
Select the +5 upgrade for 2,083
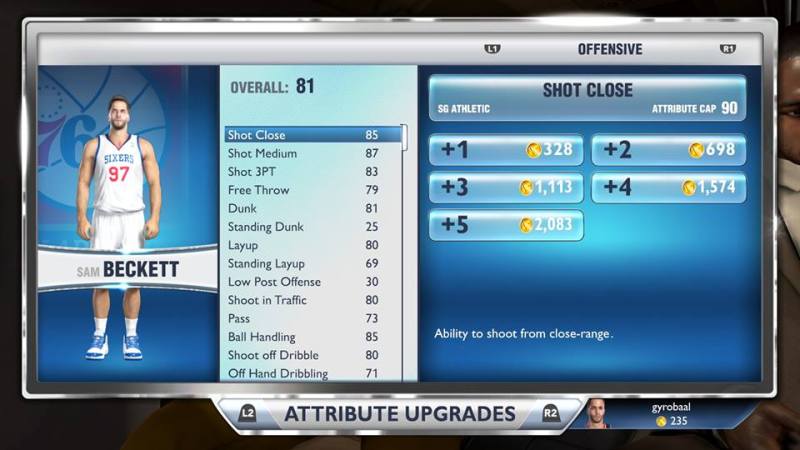click(506, 225)
